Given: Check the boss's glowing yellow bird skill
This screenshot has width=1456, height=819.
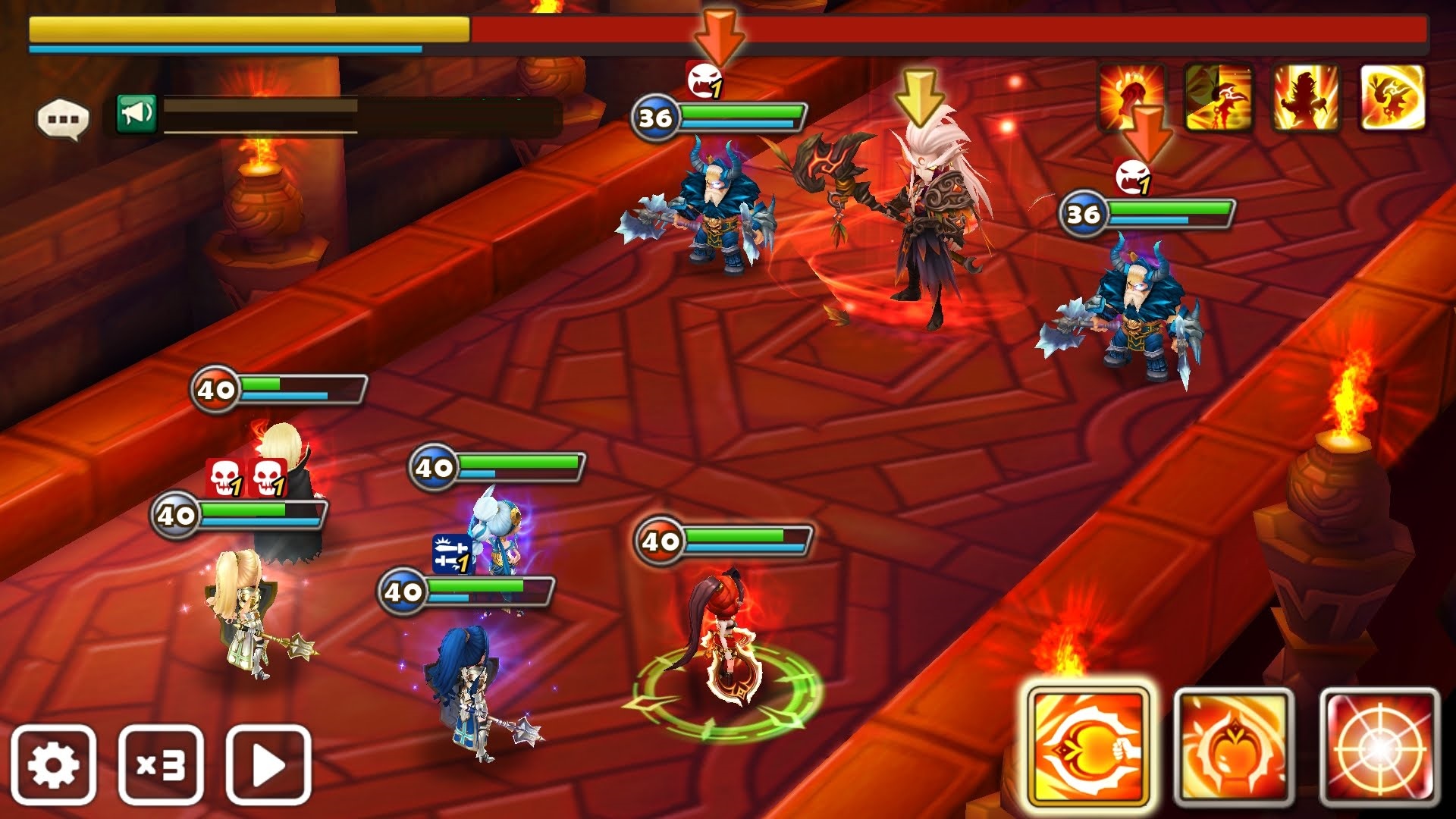Looking at the screenshot, I should [1392, 97].
